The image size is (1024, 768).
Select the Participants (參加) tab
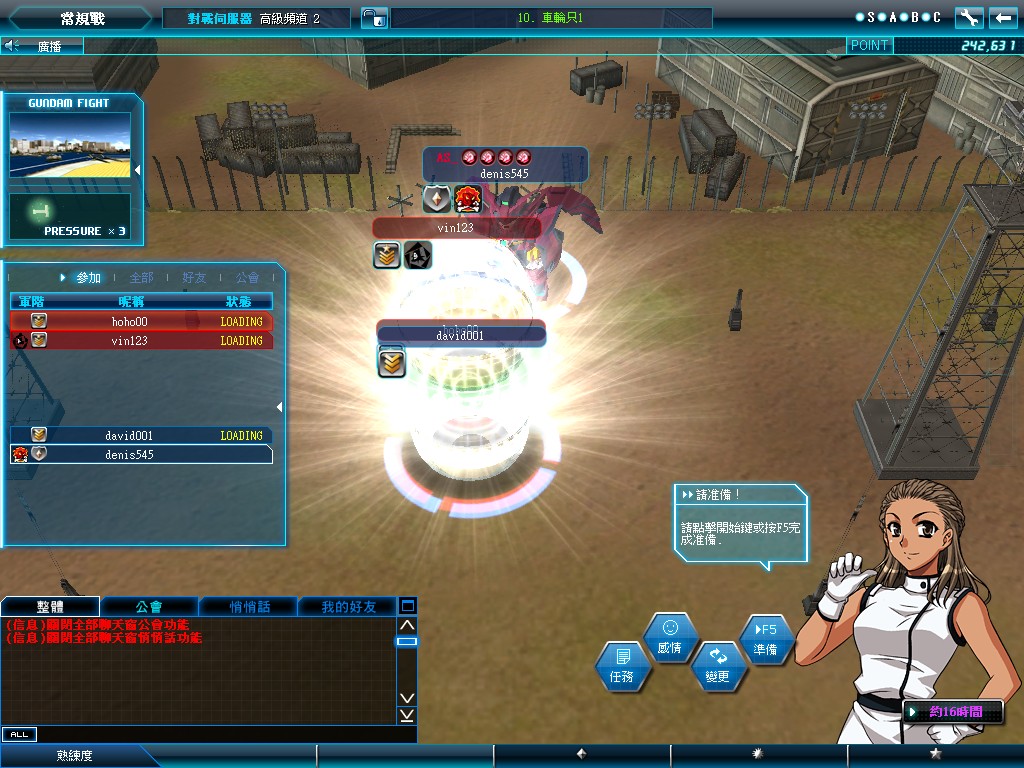pos(86,277)
